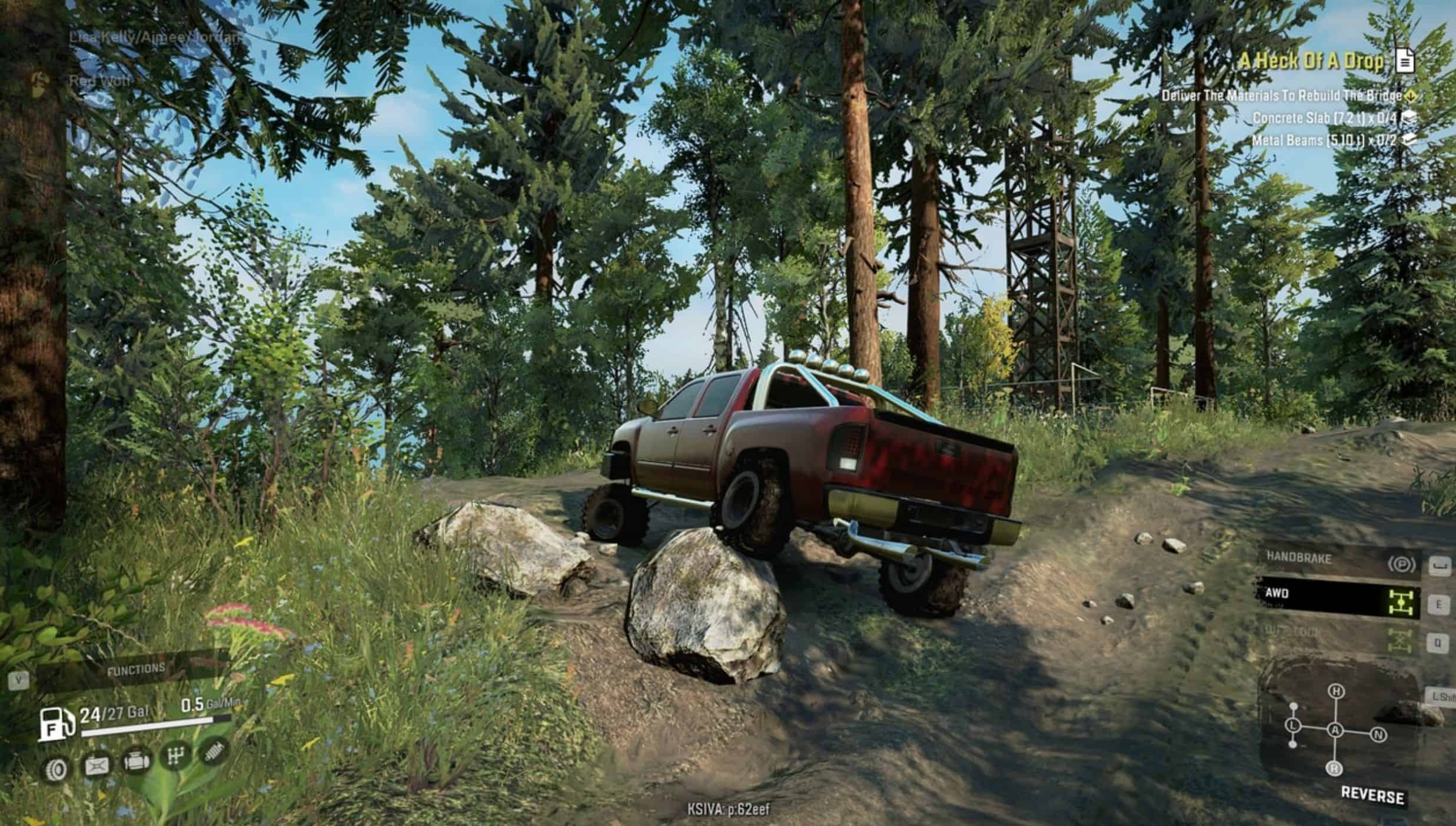The width and height of the screenshot is (1456, 826).
Task: Select the gearbox damage icon
Action: click(x=175, y=757)
